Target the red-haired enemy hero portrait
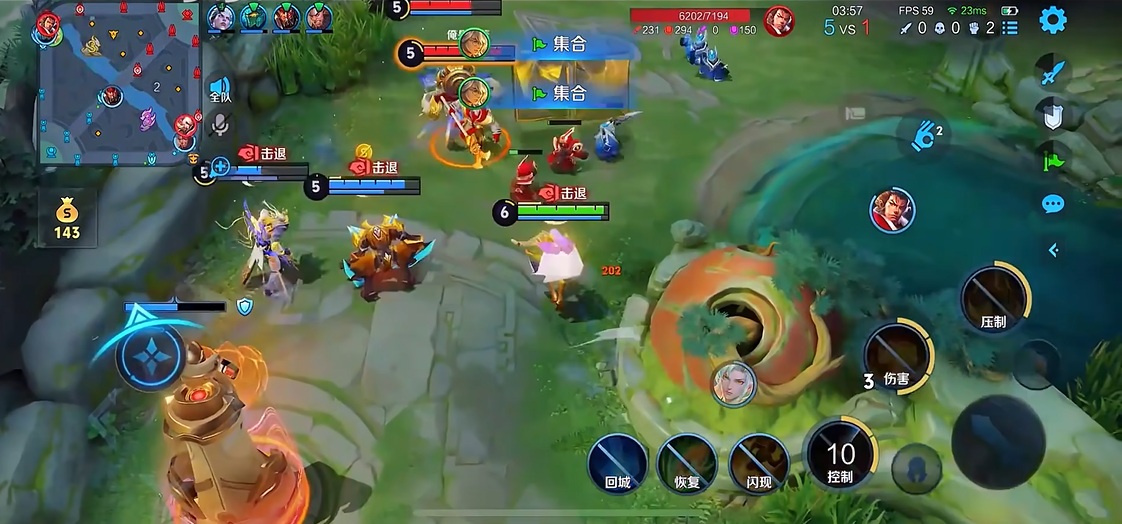This screenshot has width=1122, height=524. 892,211
